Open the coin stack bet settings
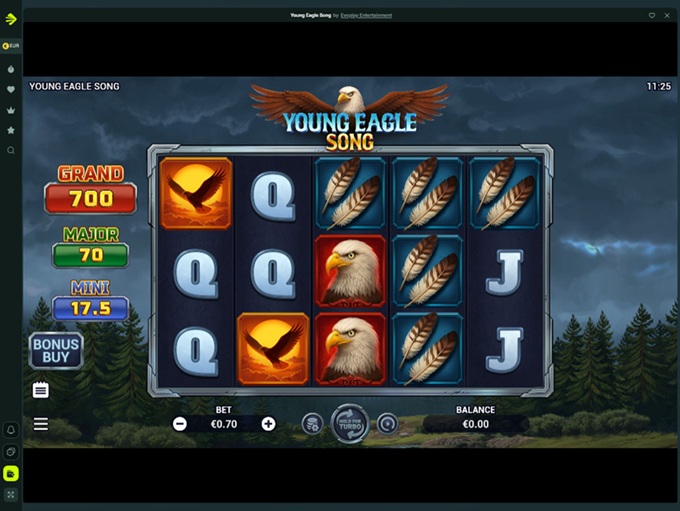The height and width of the screenshot is (511, 680). tap(312, 424)
